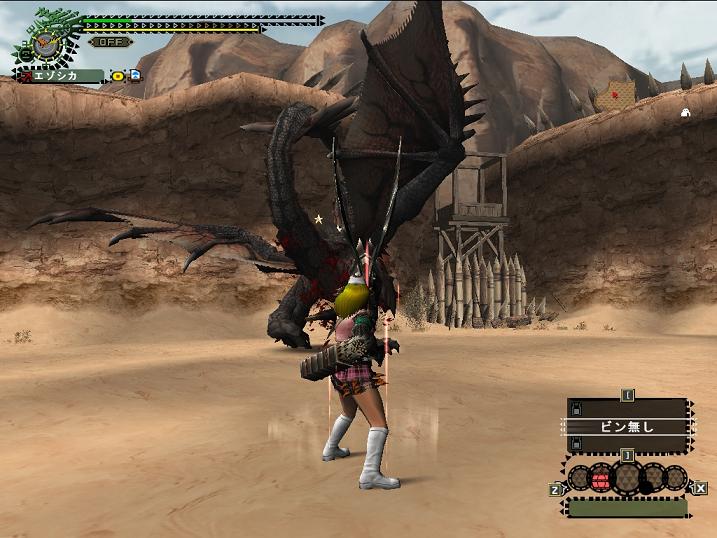Click the small white hand icon
This screenshot has width=717, height=538.
685,113
